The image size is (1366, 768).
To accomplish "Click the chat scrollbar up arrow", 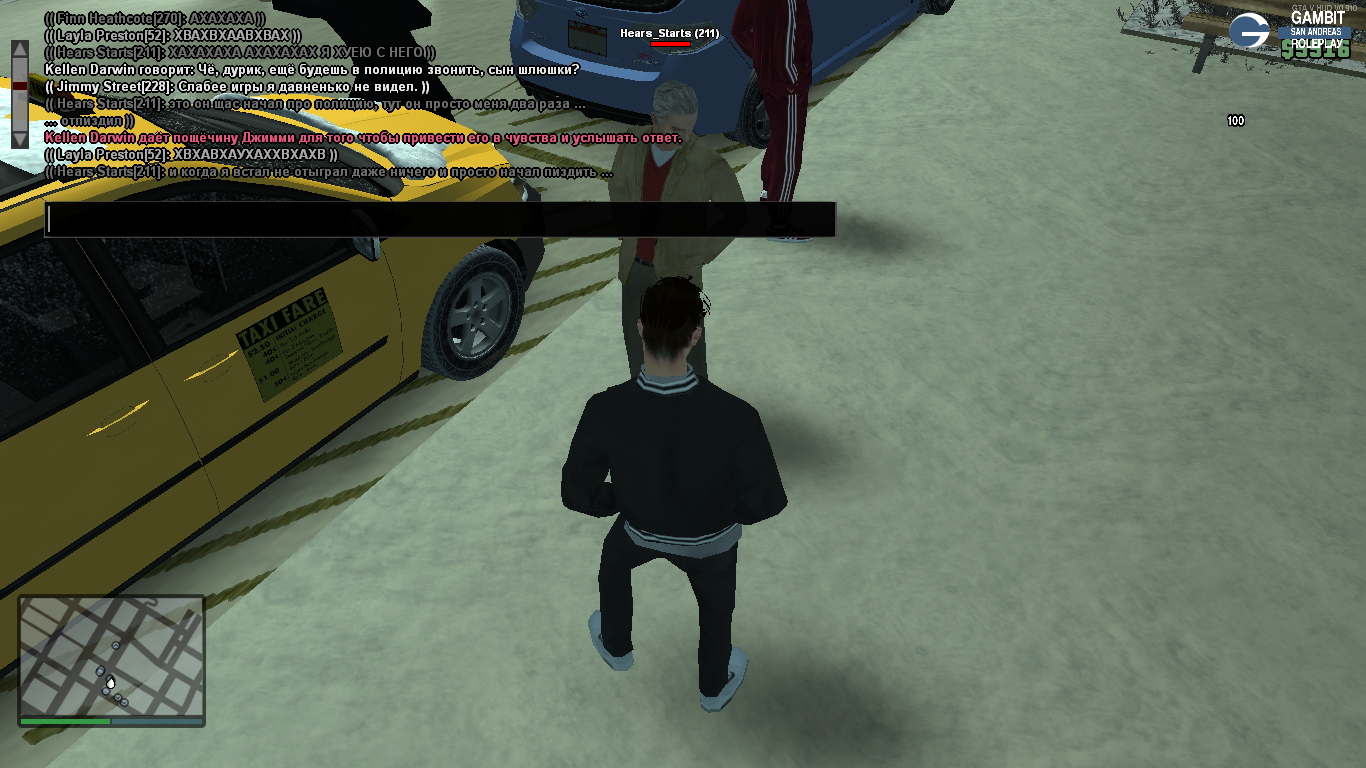I will pos(20,49).
